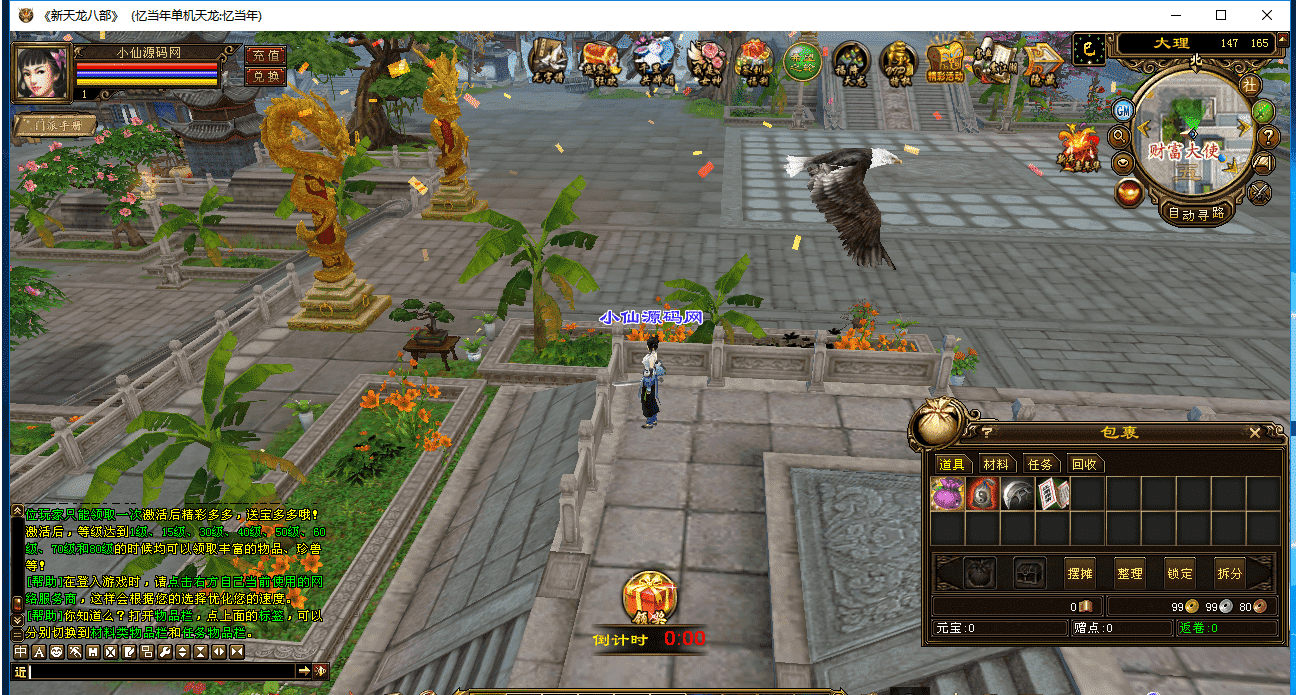This screenshot has height=695, width=1296.
Task: Click the 摆摊 stall button
Action: [x=1080, y=573]
